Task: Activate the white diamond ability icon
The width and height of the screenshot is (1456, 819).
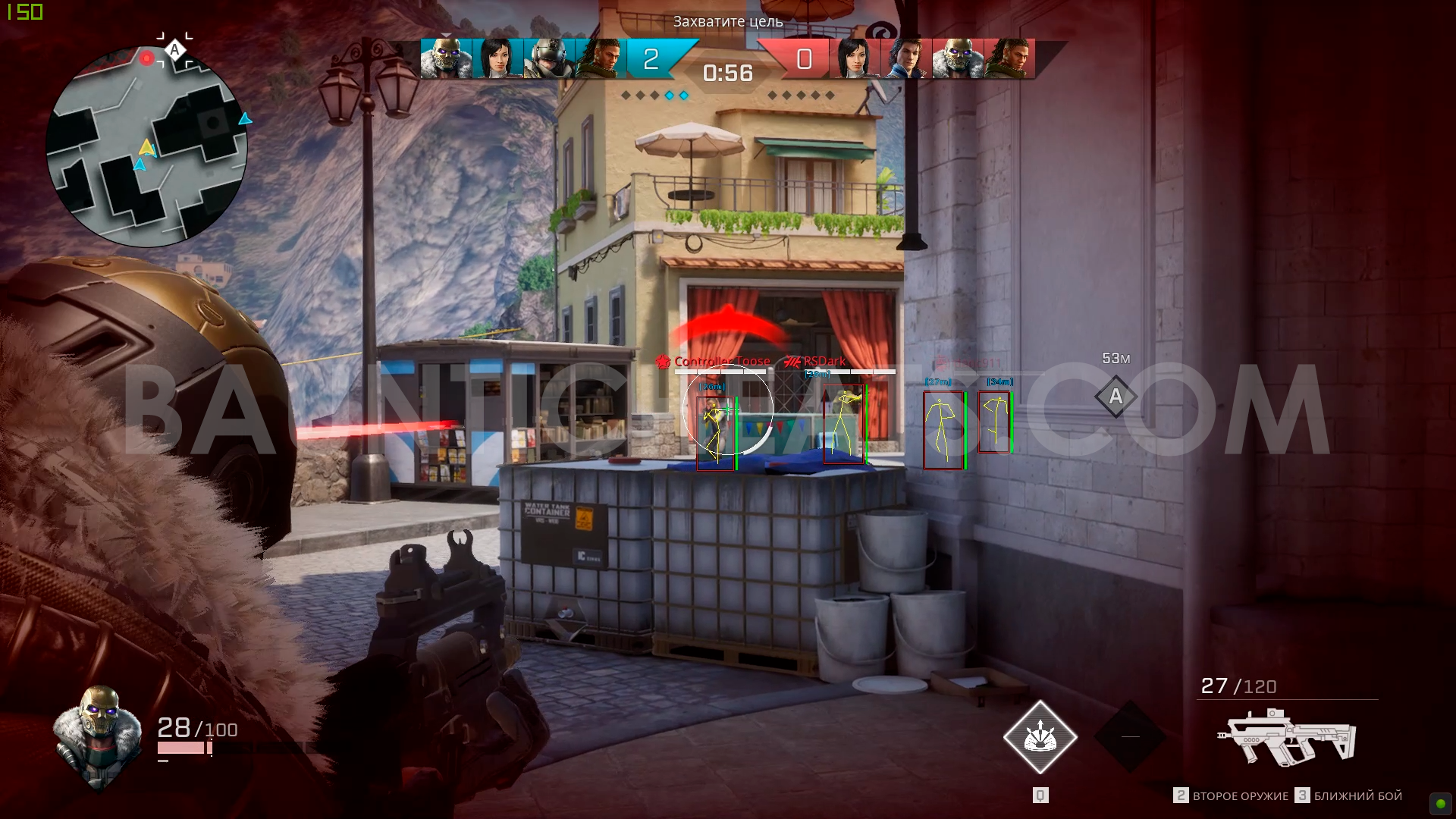Action: 1040,737
